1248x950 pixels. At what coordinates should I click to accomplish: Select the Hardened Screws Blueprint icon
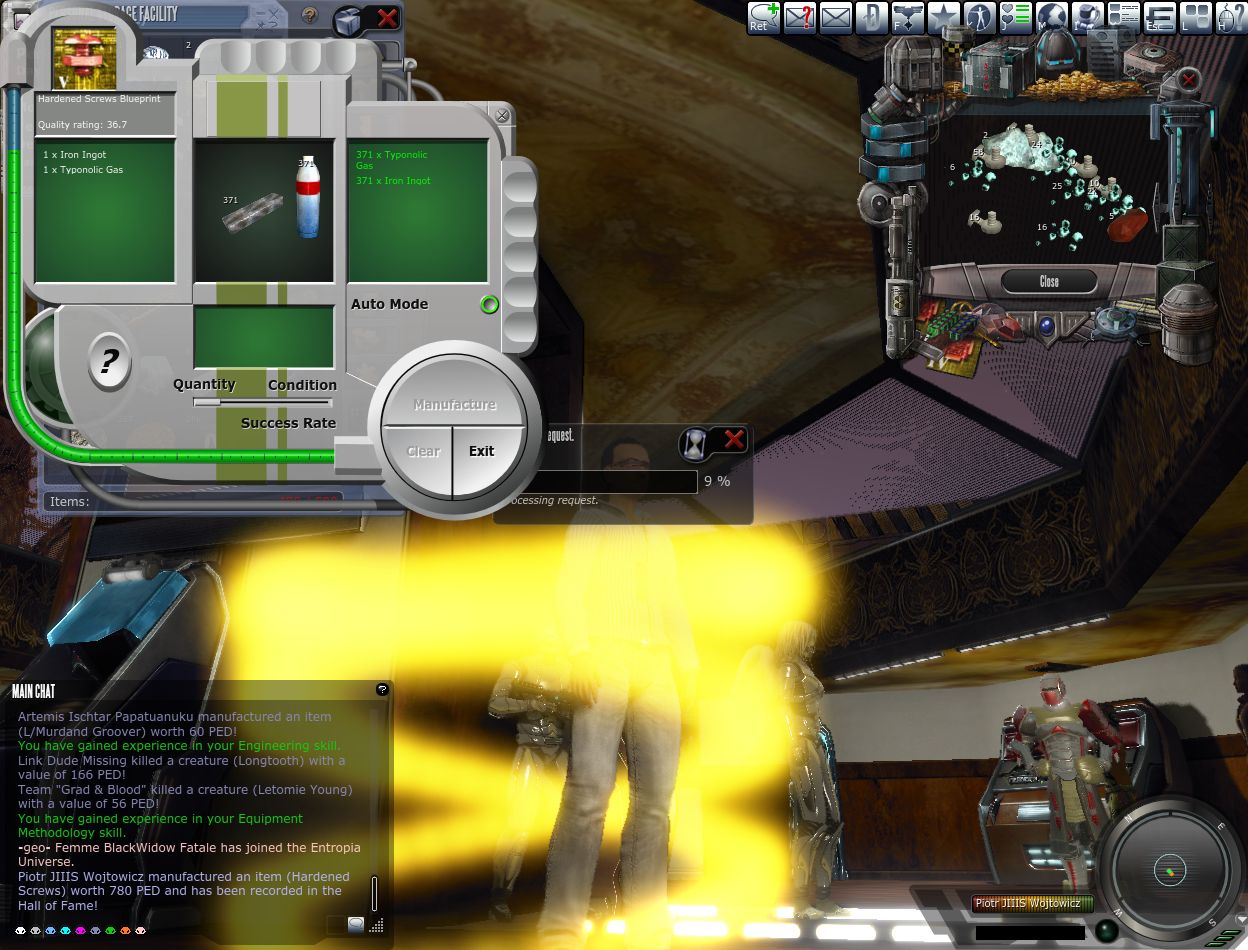coord(84,57)
